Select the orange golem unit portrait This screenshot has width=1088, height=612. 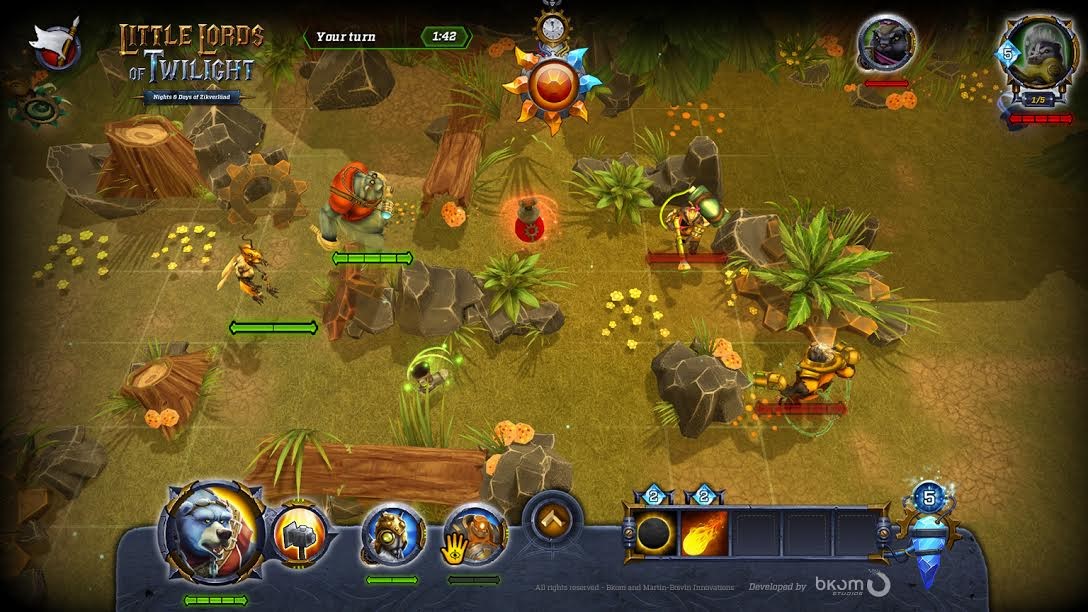tap(474, 536)
